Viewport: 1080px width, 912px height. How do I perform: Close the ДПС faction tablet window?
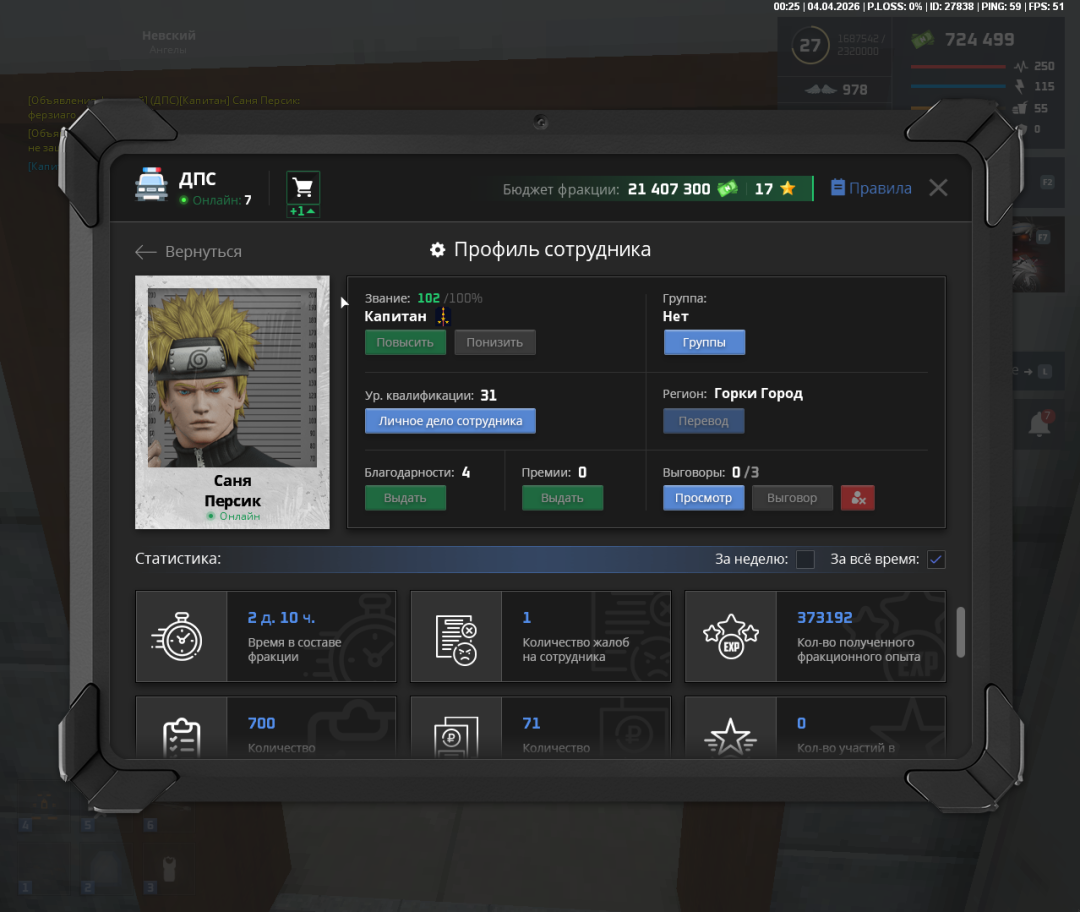click(x=938, y=188)
